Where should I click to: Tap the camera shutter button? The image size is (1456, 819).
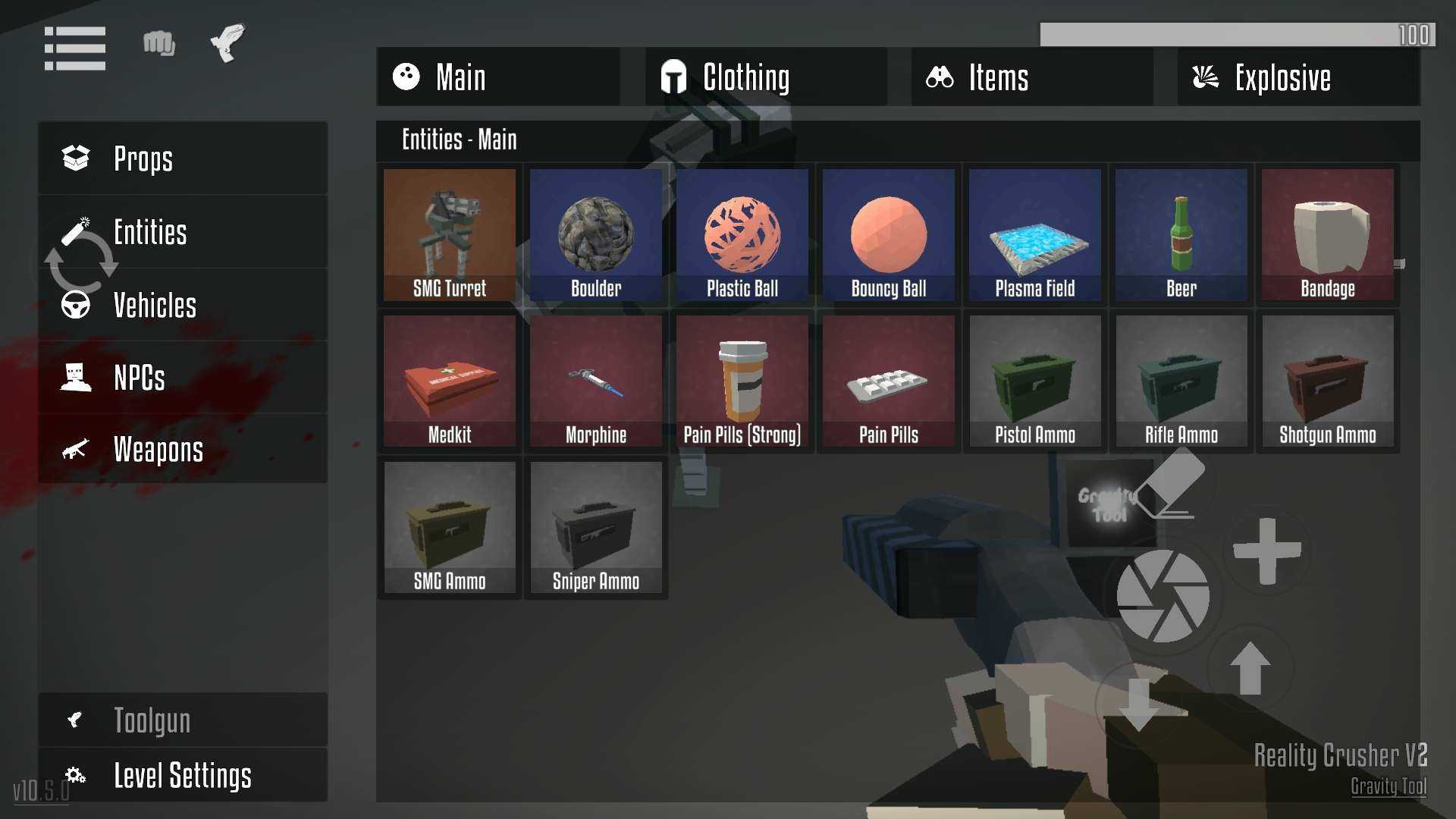(1163, 596)
